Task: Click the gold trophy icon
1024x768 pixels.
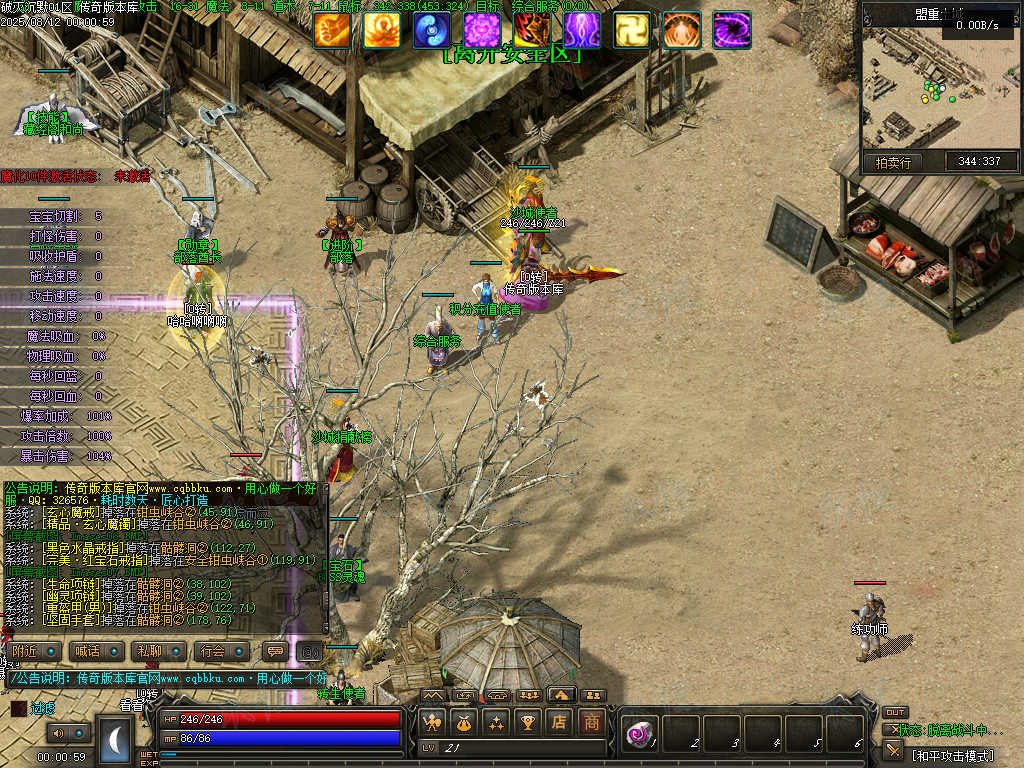Action: pos(527,721)
